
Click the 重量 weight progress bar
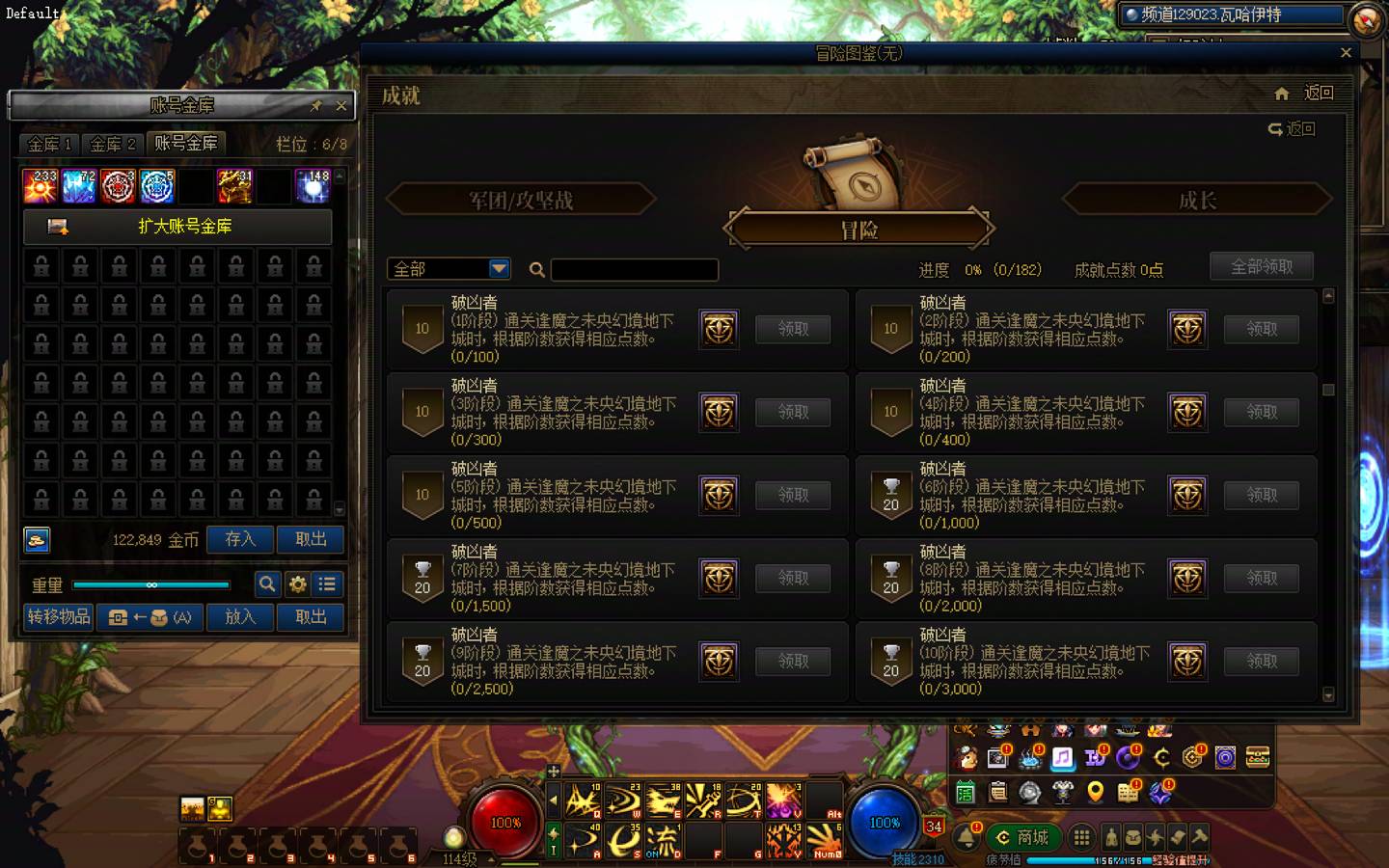152,584
